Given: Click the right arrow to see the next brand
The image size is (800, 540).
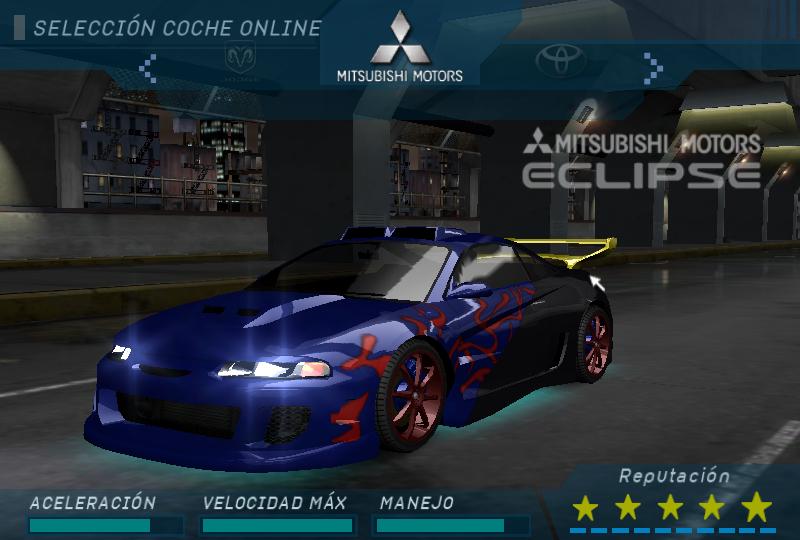Looking at the screenshot, I should (653, 67).
